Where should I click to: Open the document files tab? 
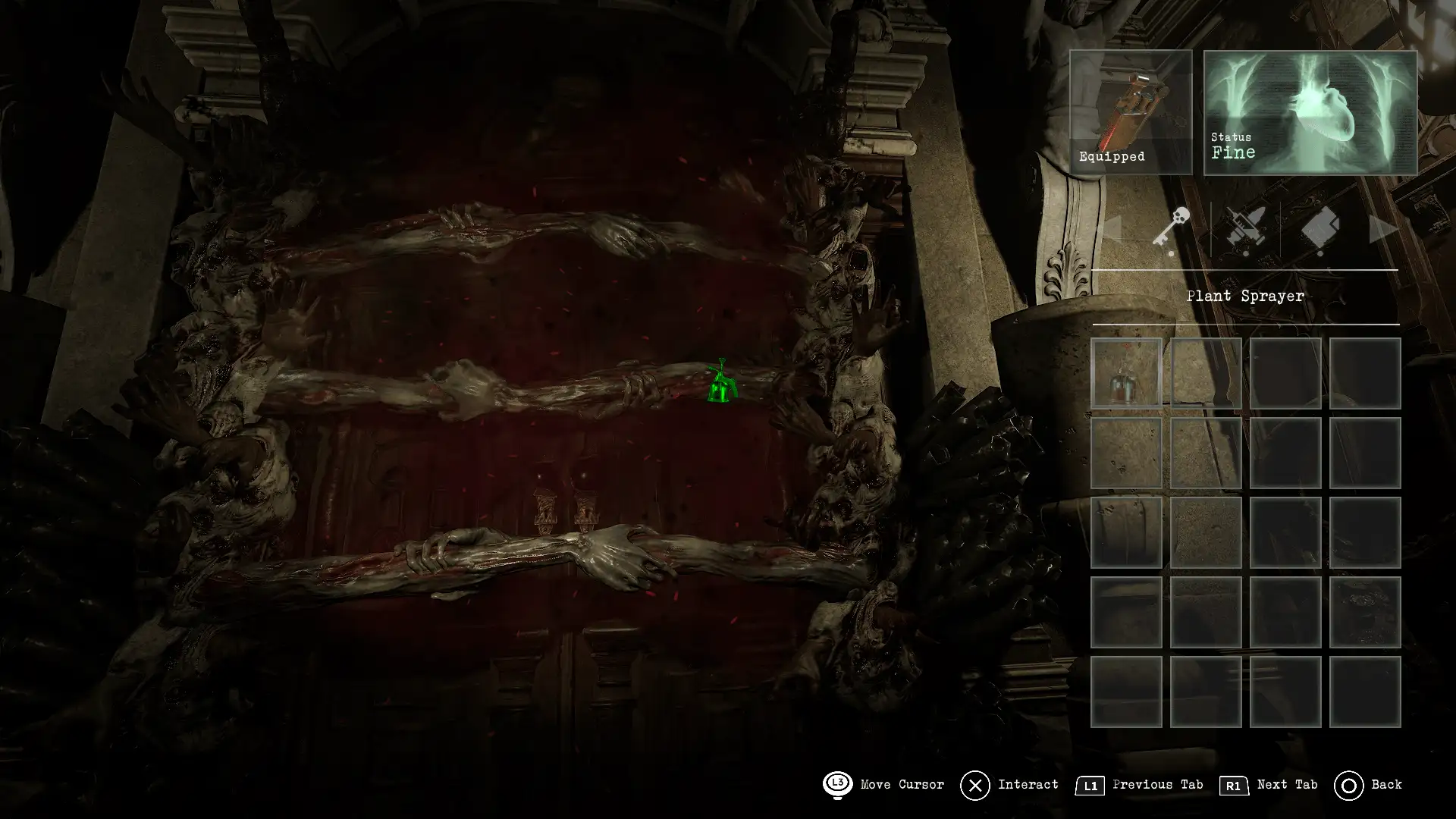coord(1319,228)
